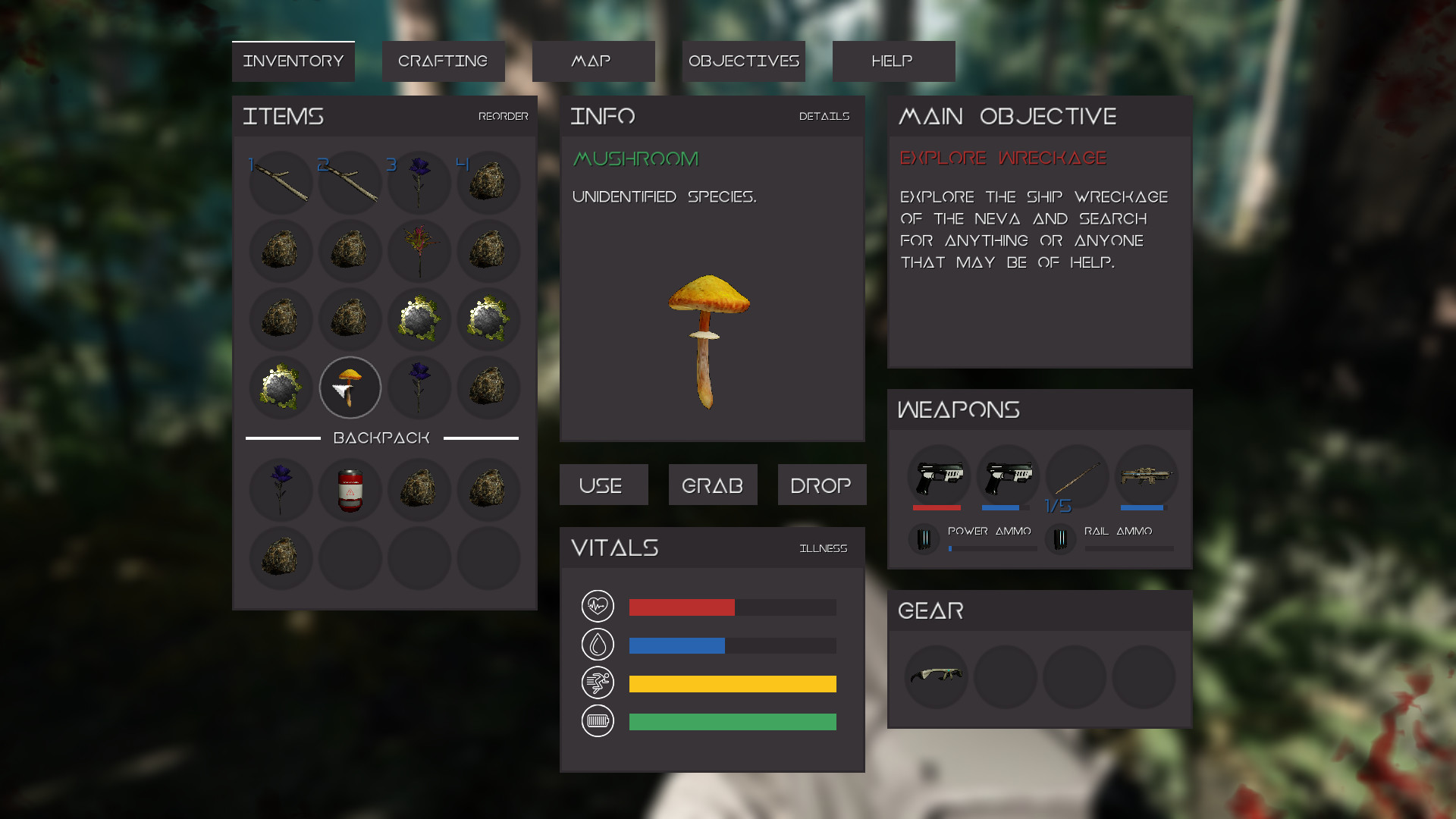Select the spear showing 1/5 ammo
Image resolution: width=1456 pixels, height=819 pixels.
point(1076,476)
